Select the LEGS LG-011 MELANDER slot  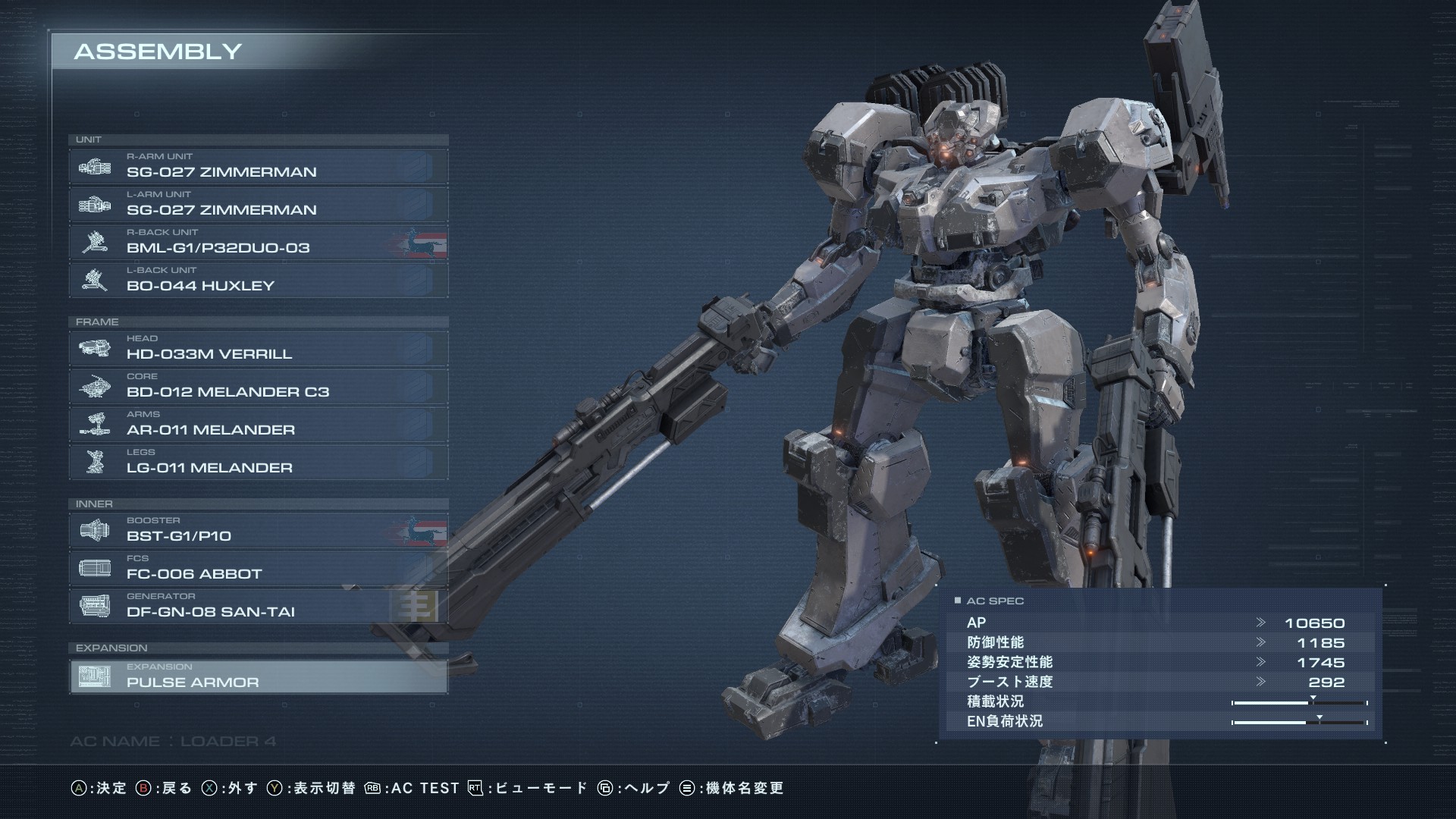(258, 462)
